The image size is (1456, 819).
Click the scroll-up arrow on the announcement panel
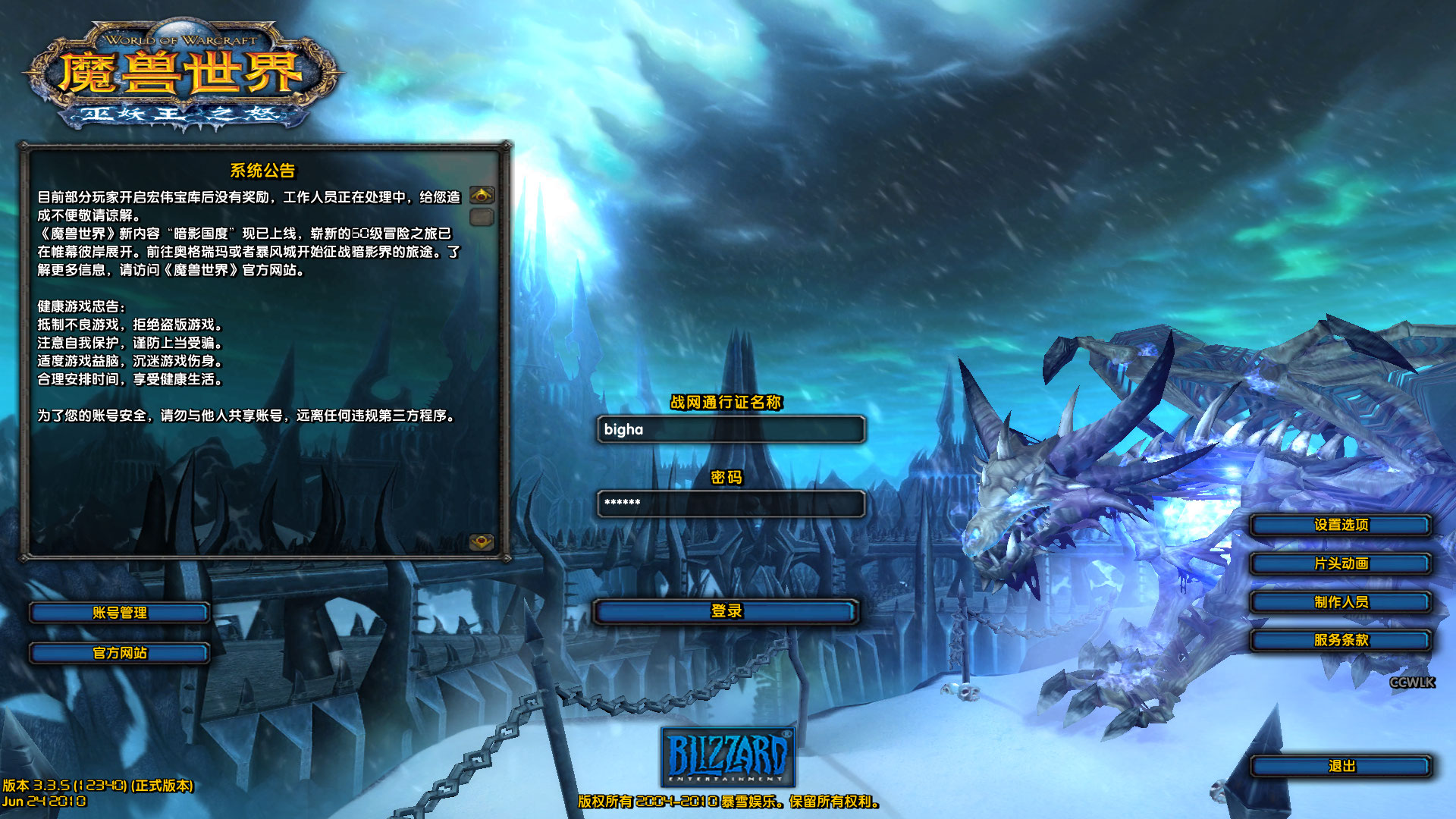481,194
